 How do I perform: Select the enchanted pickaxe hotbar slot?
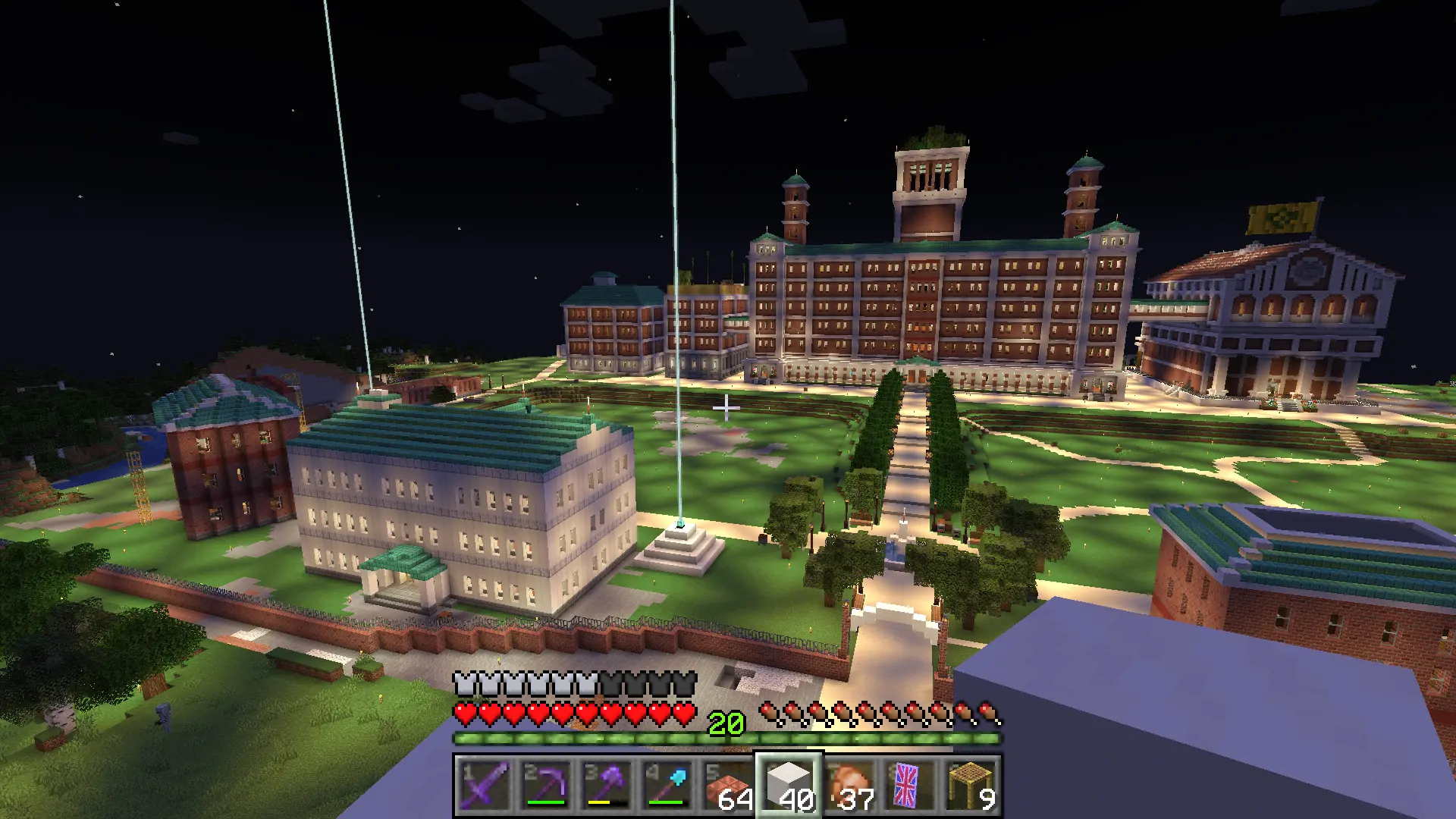point(546,786)
